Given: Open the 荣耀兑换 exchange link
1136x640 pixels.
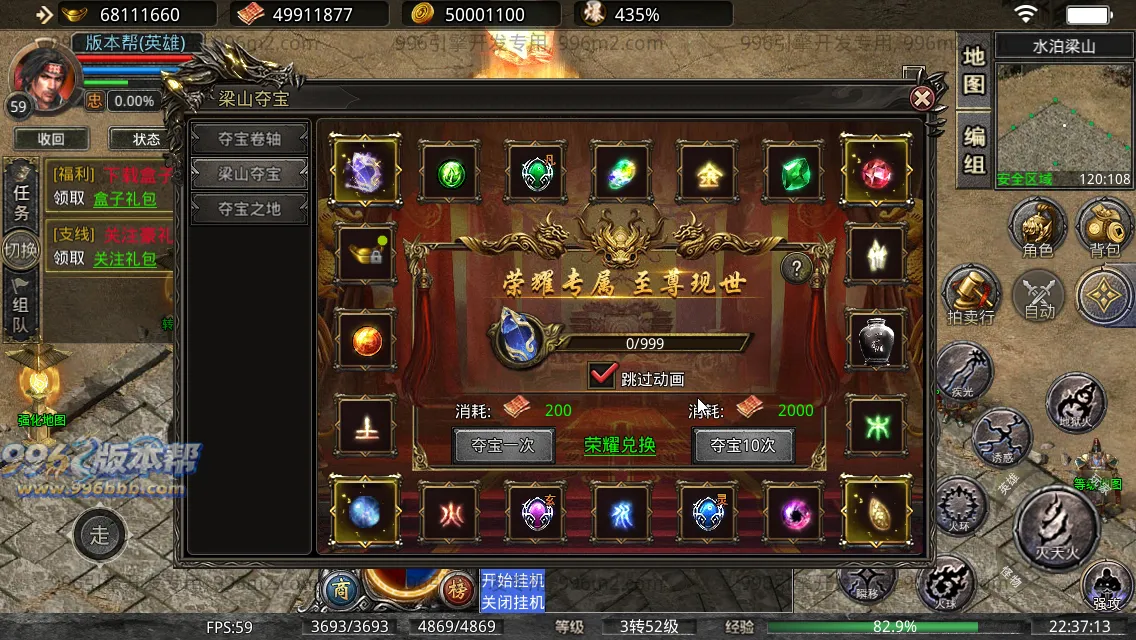Looking at the screenshot, I should pyautogui.click(x=620, y=445).
